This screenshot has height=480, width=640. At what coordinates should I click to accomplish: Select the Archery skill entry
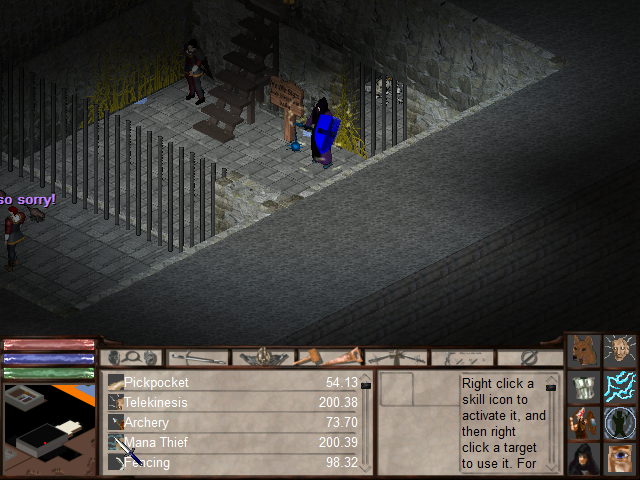pos(147,422)
